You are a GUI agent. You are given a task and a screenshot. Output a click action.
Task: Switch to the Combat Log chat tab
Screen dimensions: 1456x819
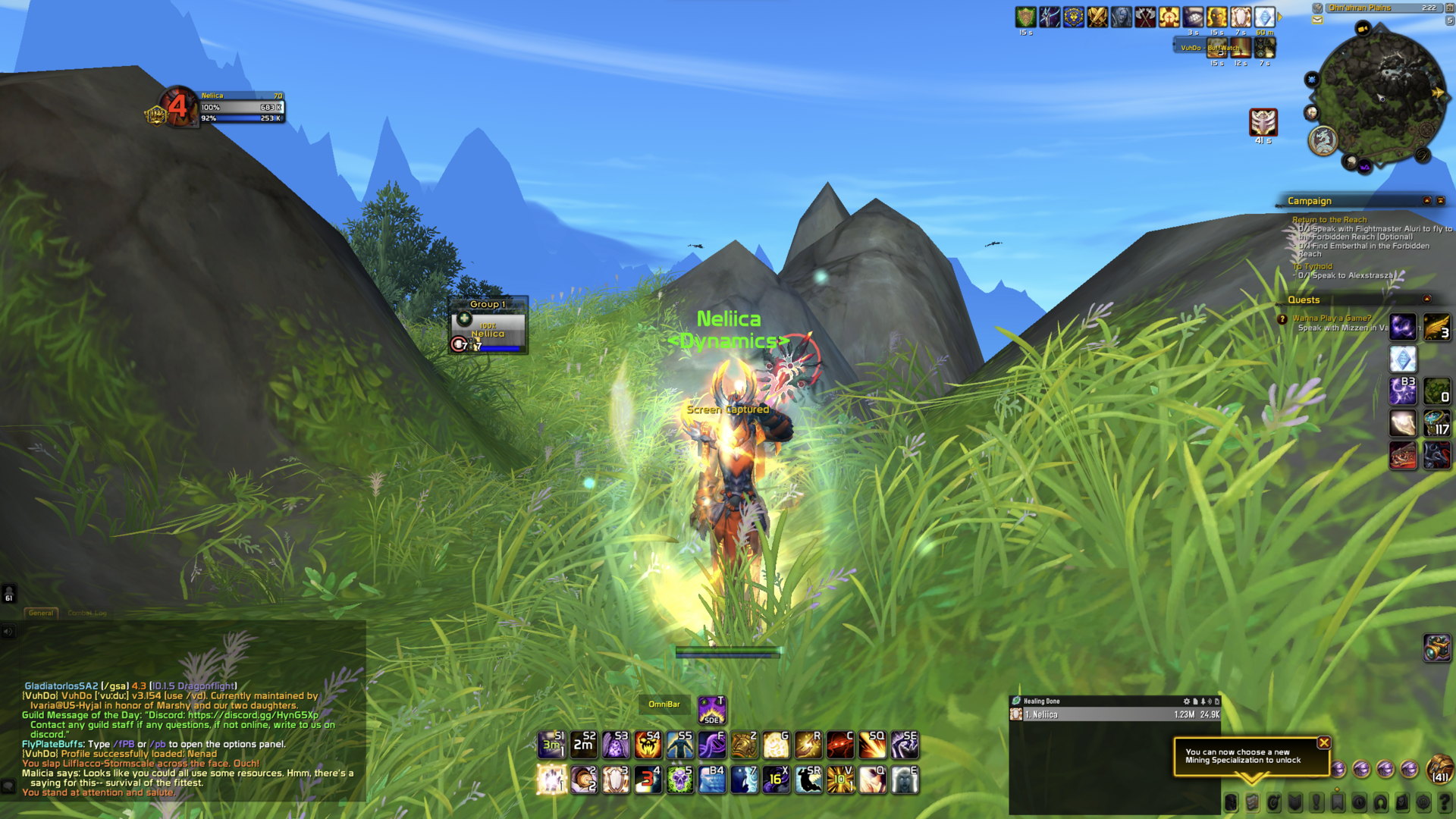(x=87, y=613)
